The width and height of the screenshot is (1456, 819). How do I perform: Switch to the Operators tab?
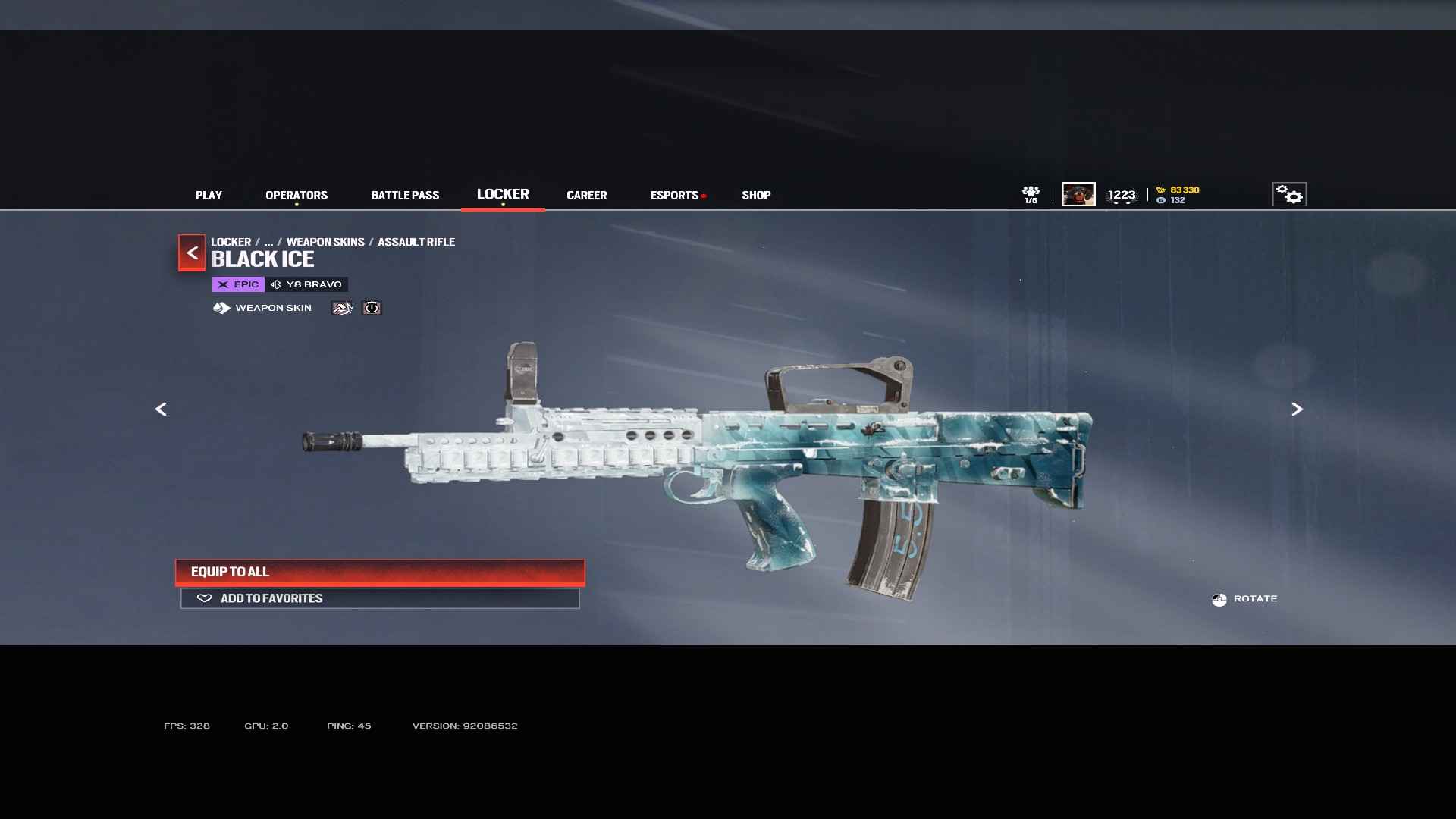[x=297, y=195]
